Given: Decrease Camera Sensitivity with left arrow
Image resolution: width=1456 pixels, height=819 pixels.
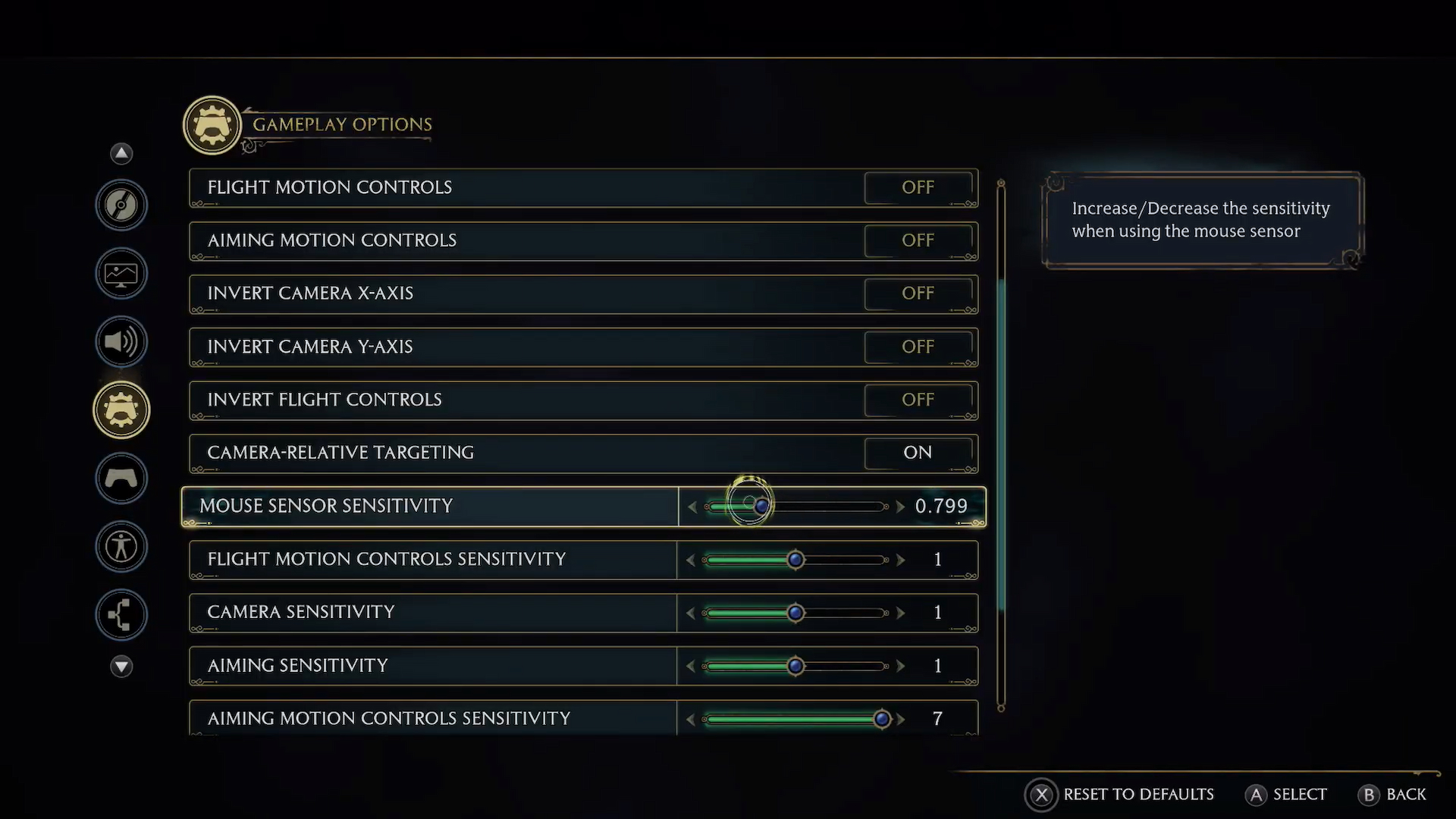Looking at the screenshot, I should [690, 613].
